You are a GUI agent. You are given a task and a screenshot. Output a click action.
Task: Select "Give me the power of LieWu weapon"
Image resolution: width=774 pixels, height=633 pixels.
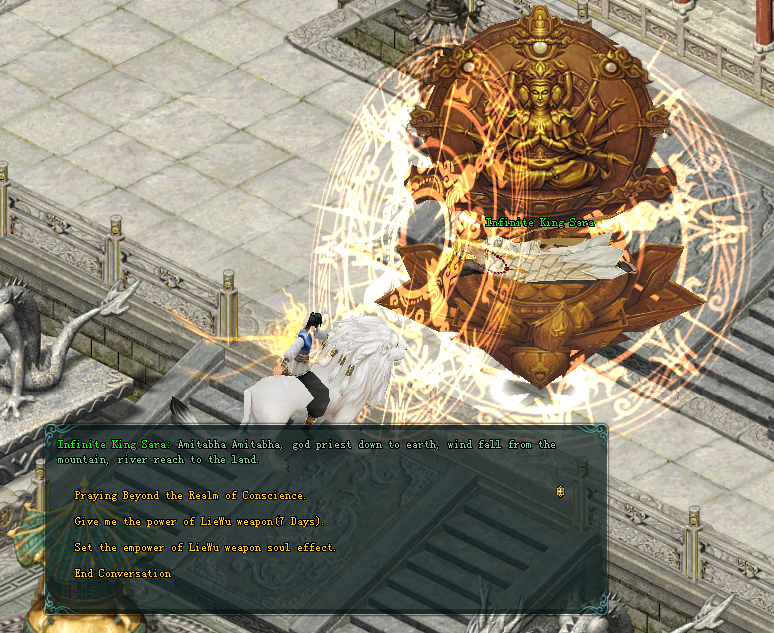pos(199,521)
